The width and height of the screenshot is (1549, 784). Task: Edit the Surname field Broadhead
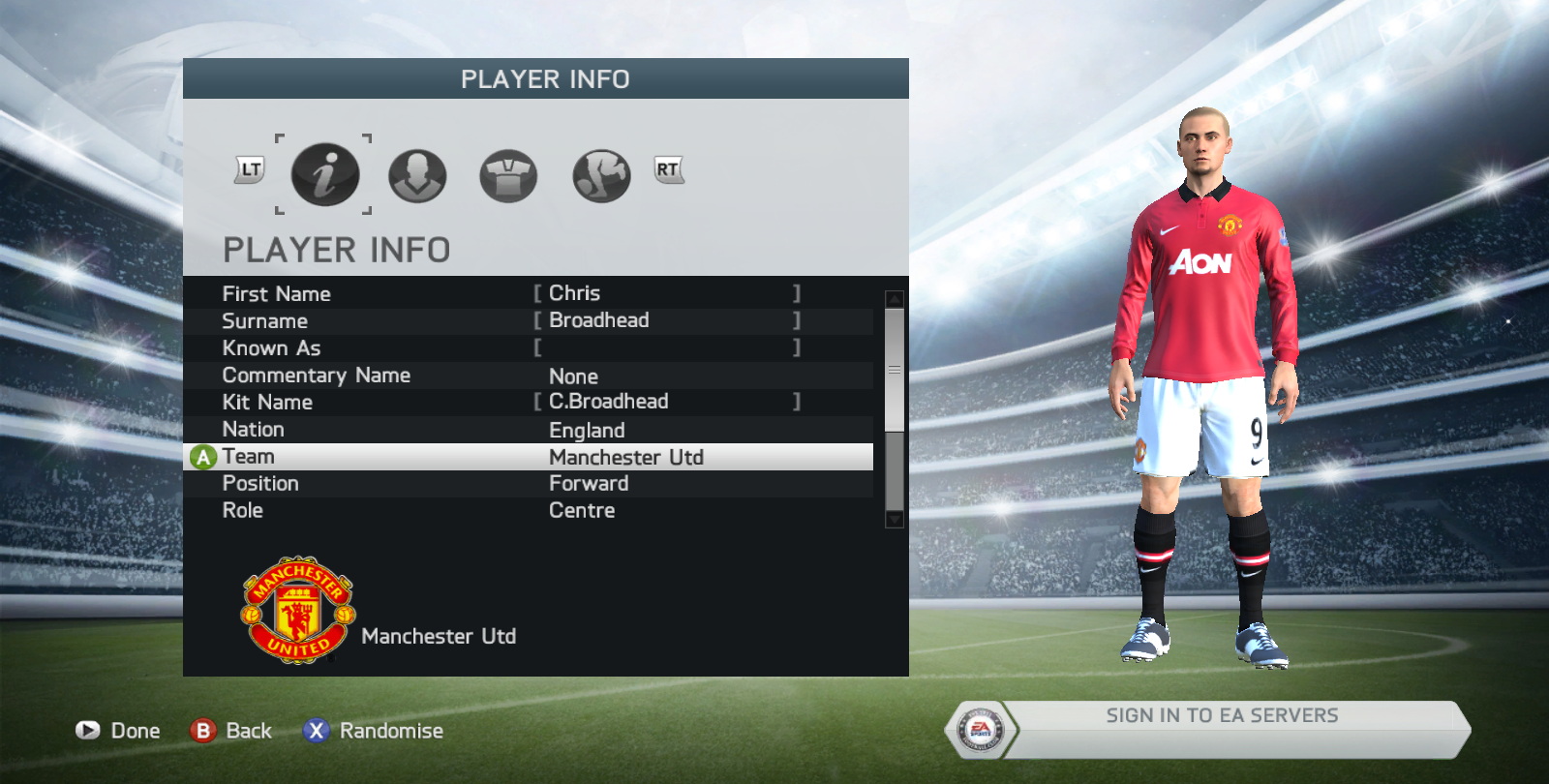666,320
